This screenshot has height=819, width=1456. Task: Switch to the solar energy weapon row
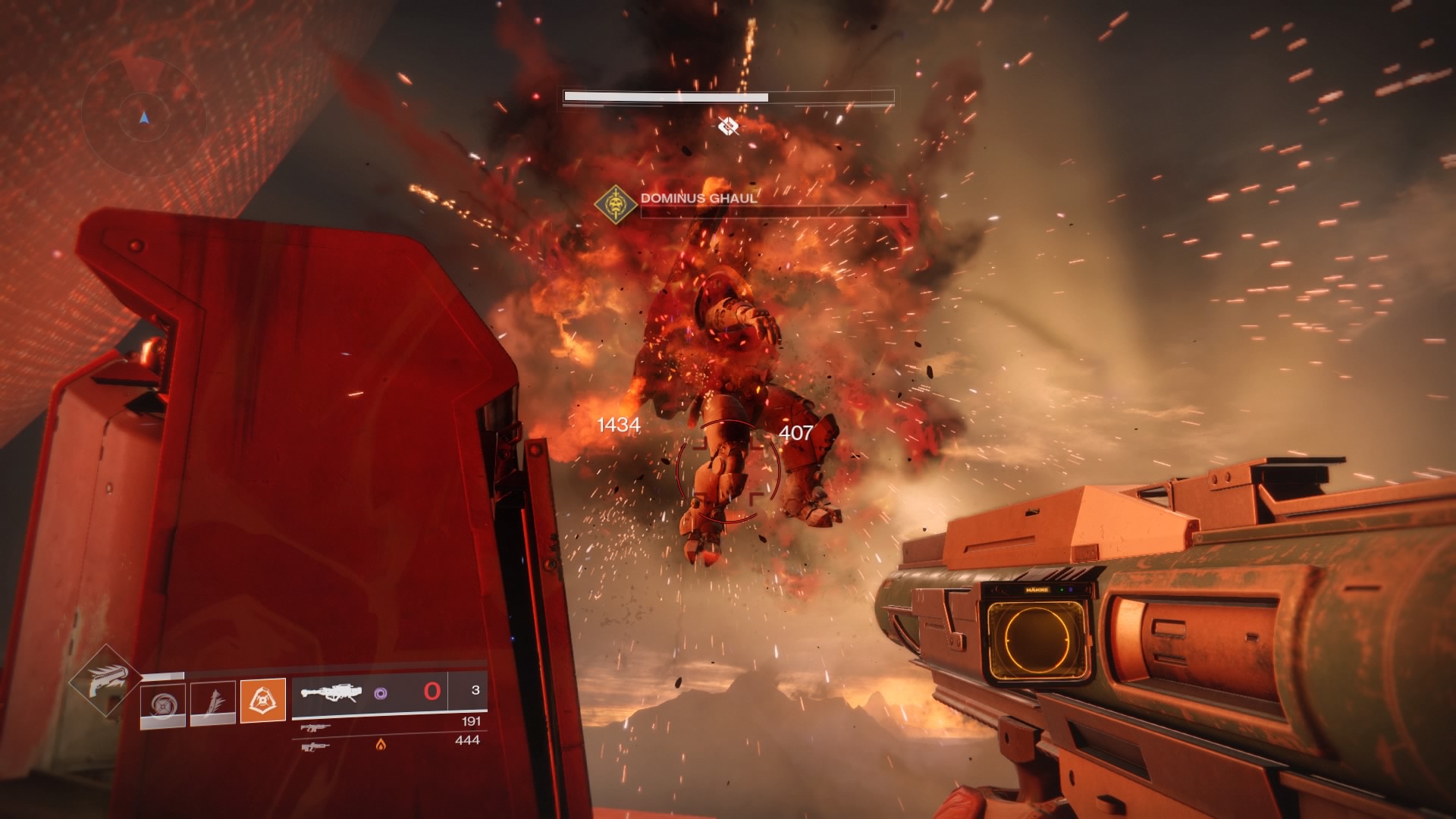315,747
